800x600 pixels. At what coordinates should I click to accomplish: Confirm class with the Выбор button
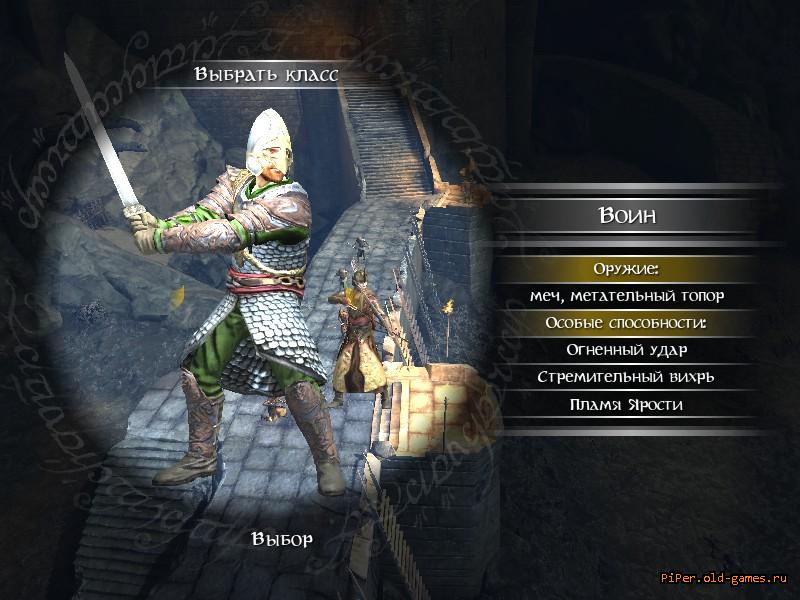point(283,539)
